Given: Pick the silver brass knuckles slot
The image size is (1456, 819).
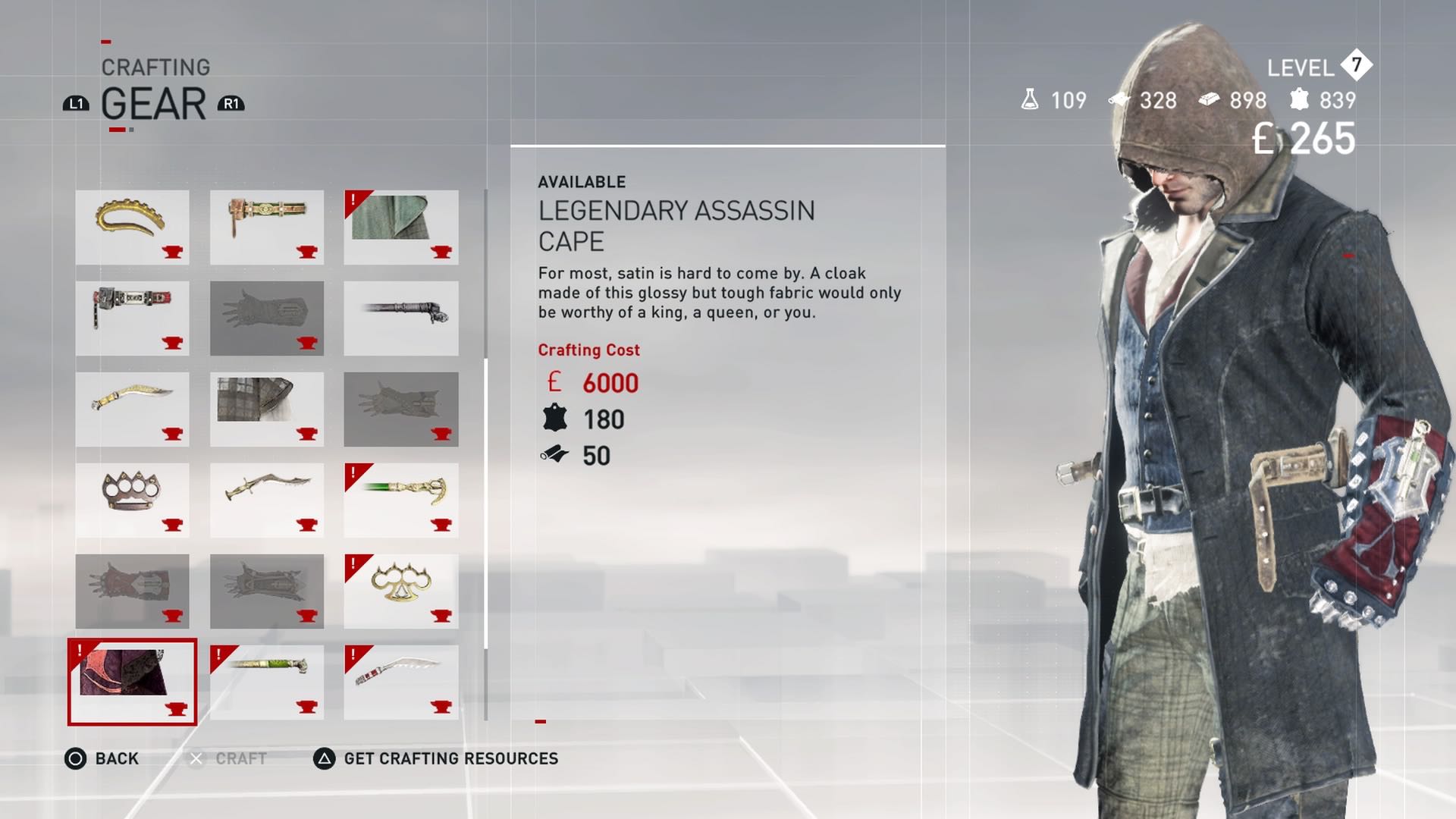Looking at the screenshot, I should coord(132,500).
